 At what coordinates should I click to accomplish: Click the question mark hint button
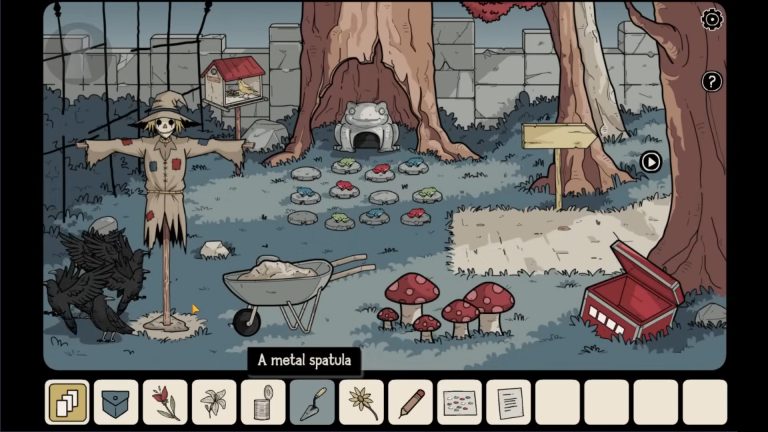[712, 82]
